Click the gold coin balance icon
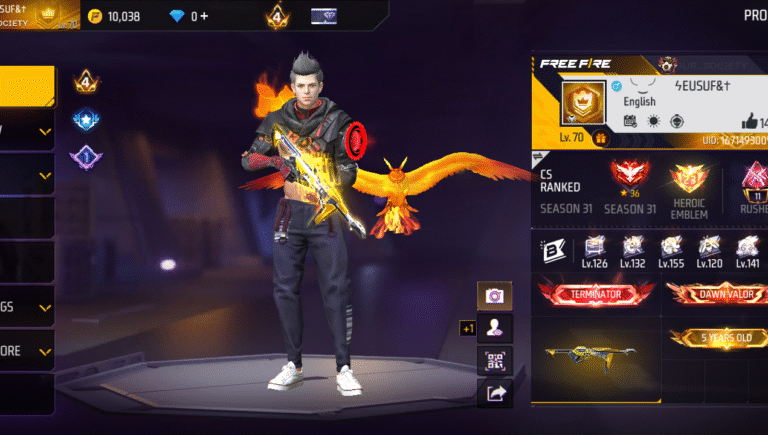Screen dimensions: 768x435 [95, 16]
